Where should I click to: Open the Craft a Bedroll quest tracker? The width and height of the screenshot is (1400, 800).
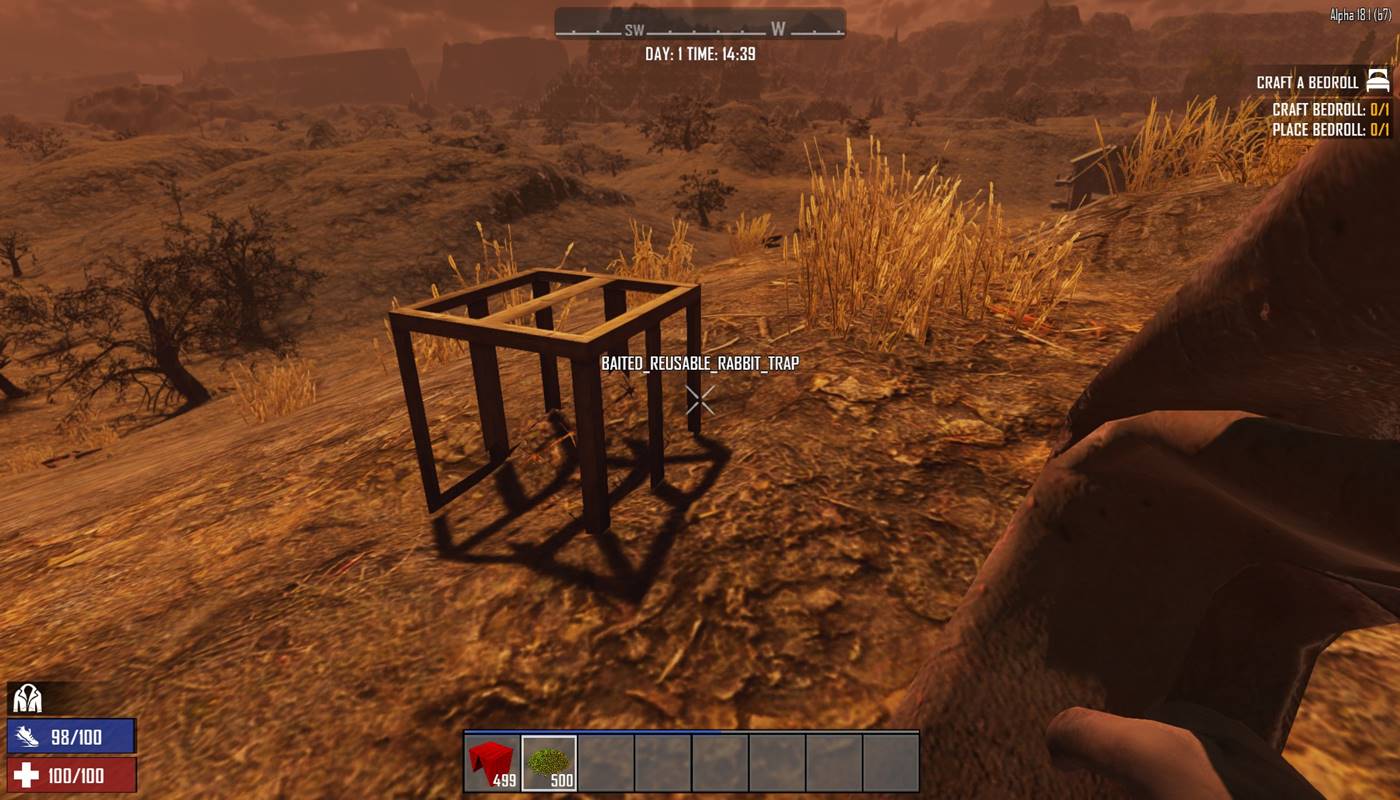tap(1307, 82)
